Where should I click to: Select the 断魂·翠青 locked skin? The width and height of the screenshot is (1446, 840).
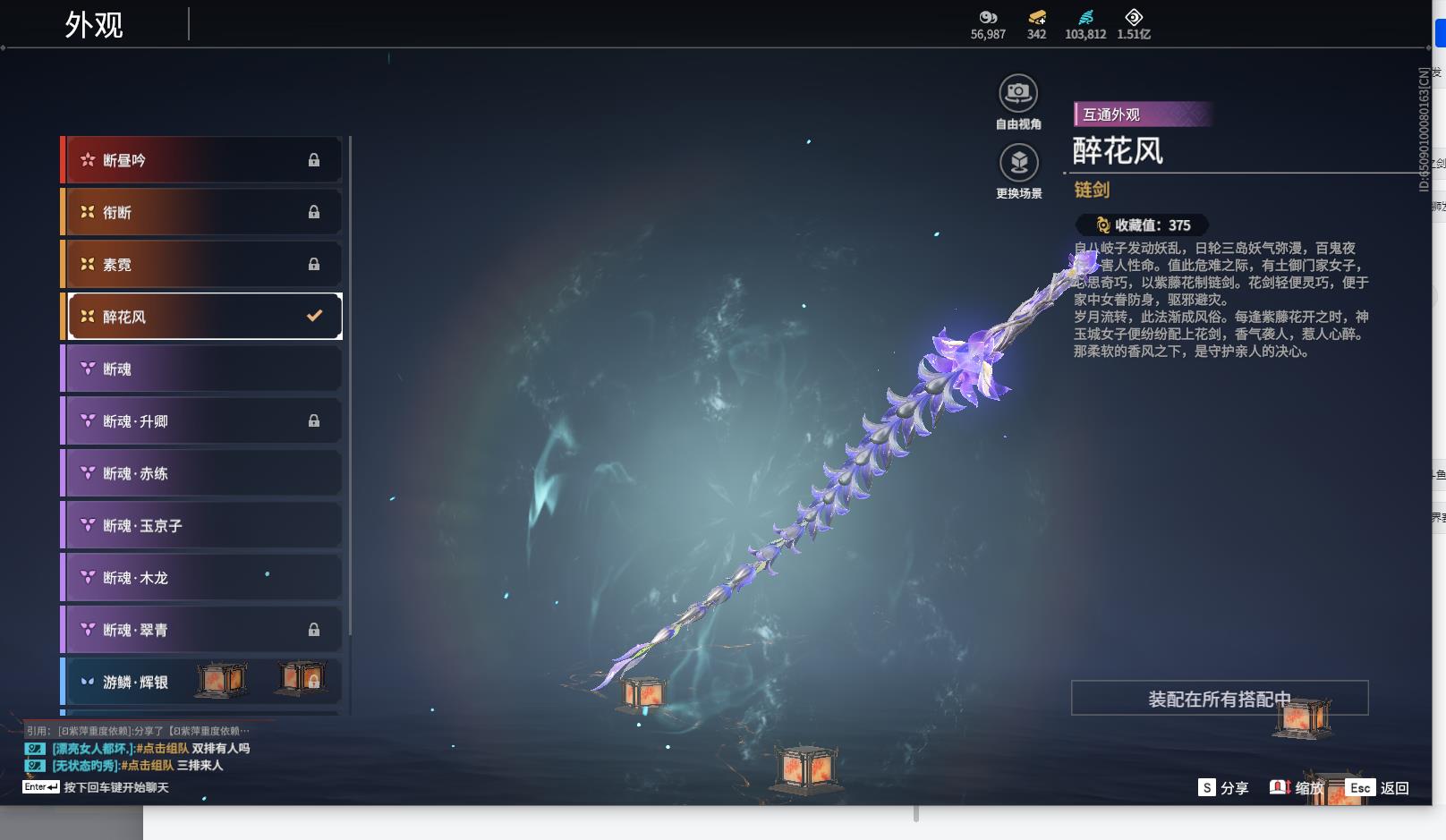pyautogui.click(x=203, y=630)
